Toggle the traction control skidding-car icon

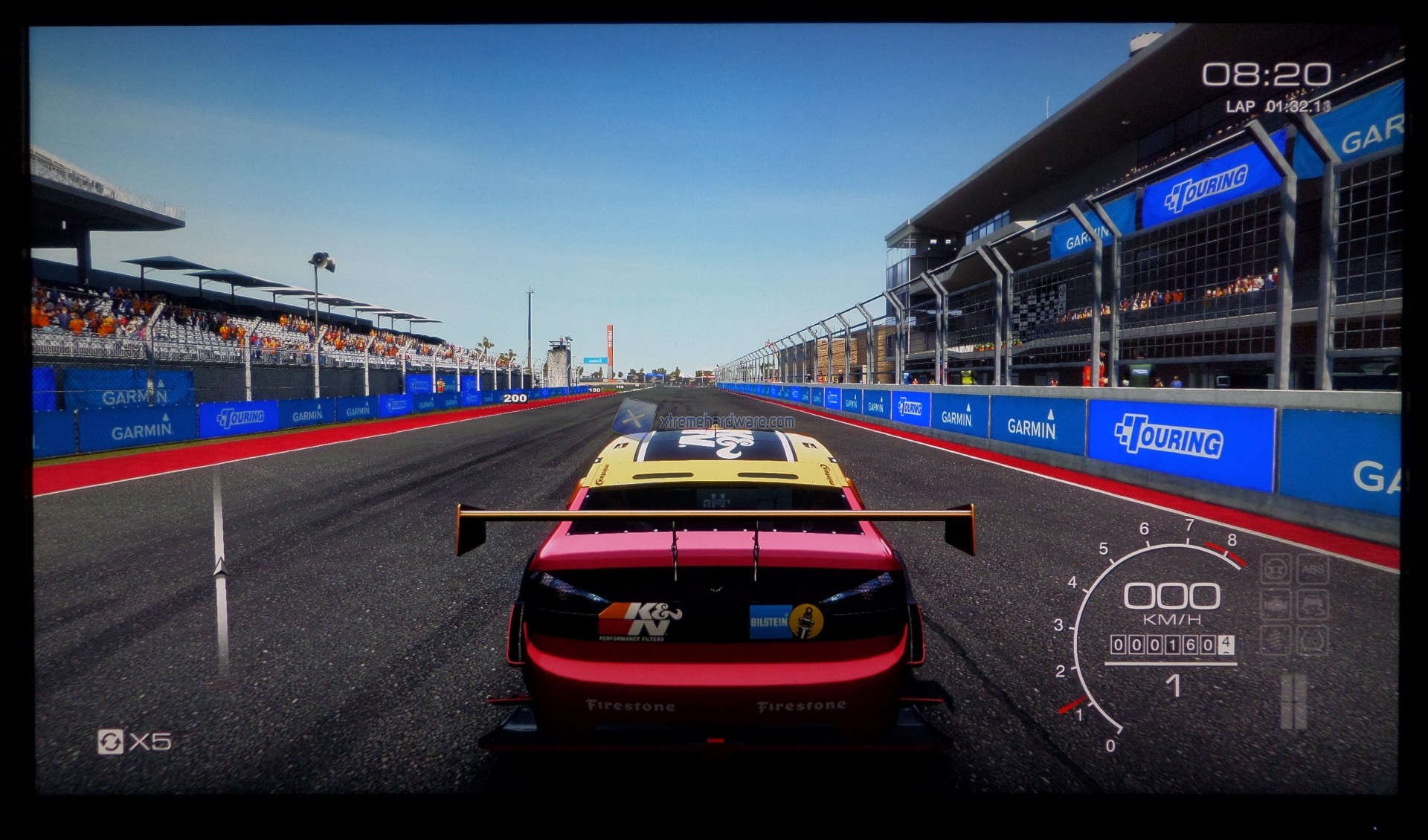(x=1313, y=605)
